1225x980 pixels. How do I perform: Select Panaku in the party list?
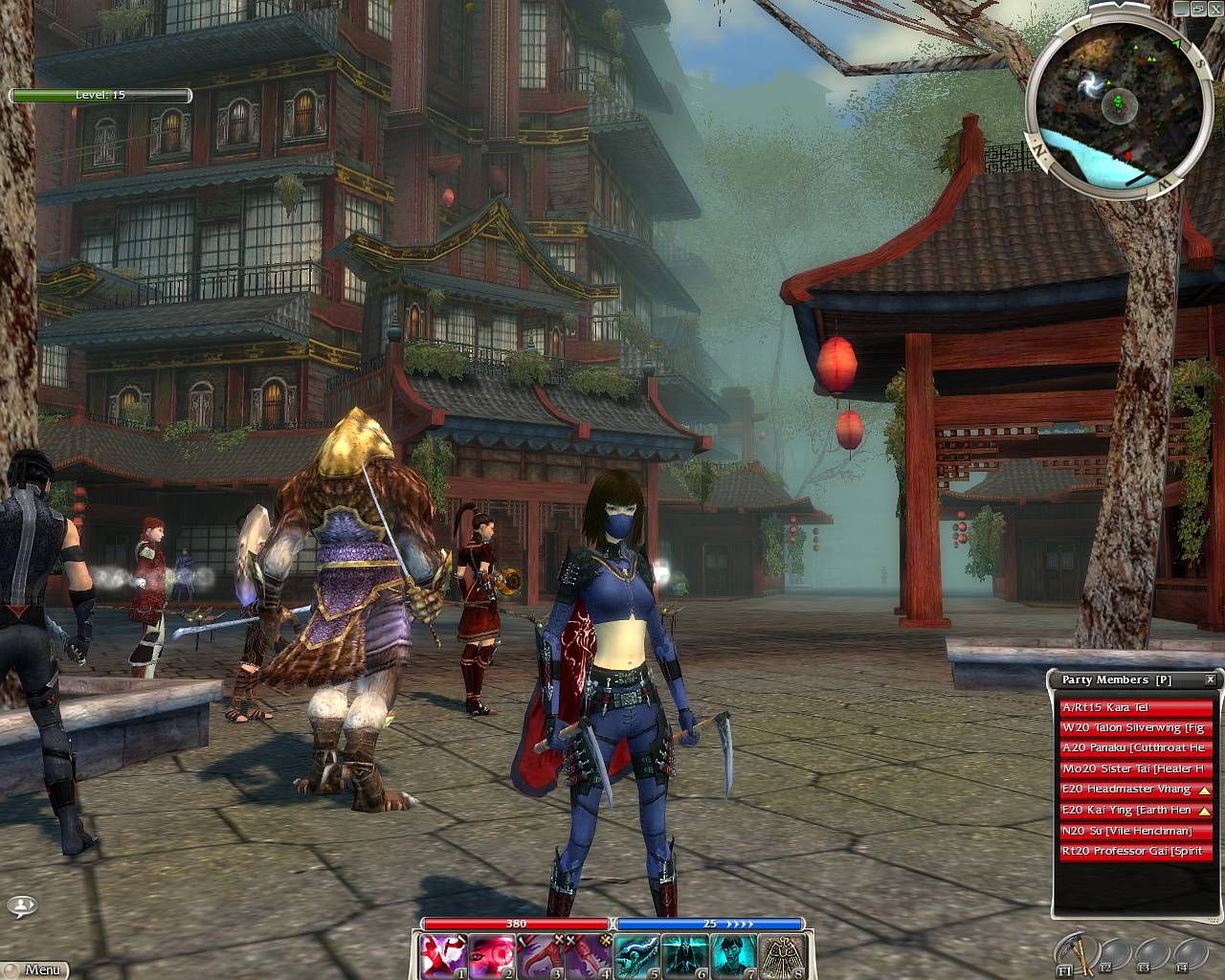click(x=1136, y=748)
